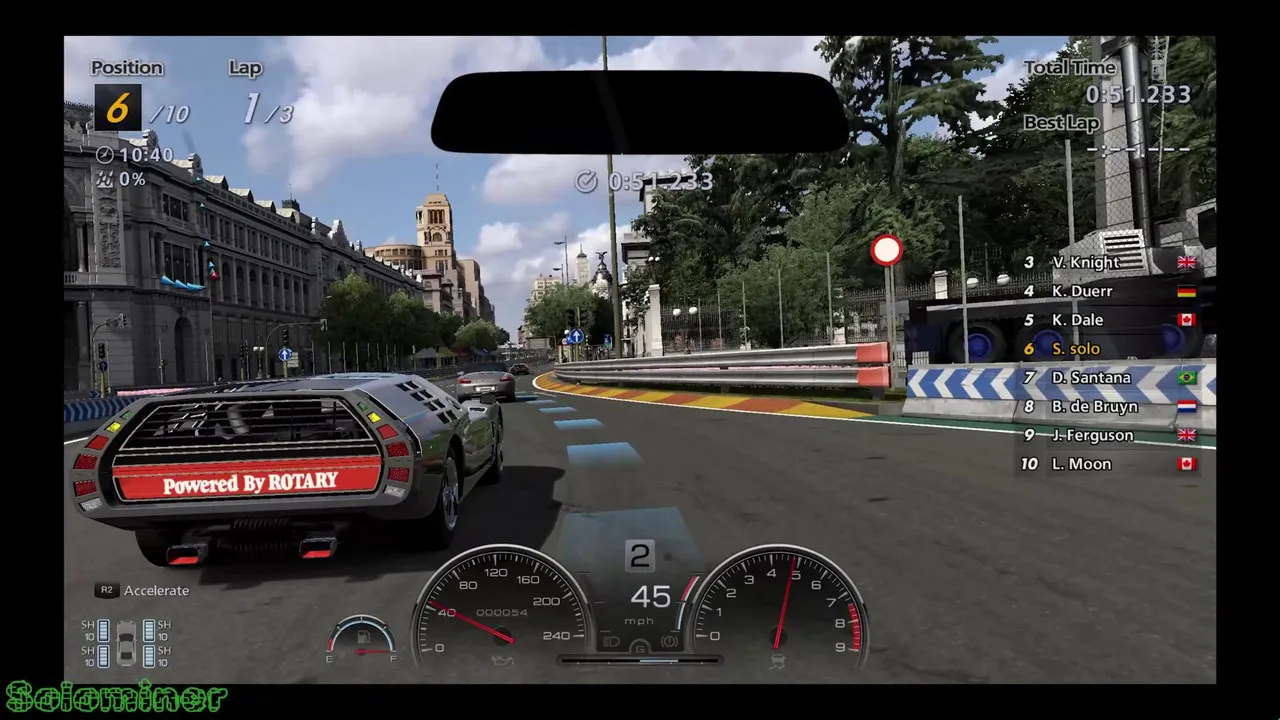Select B. de Bruyn's leaderboard entry

point(1108,407)
